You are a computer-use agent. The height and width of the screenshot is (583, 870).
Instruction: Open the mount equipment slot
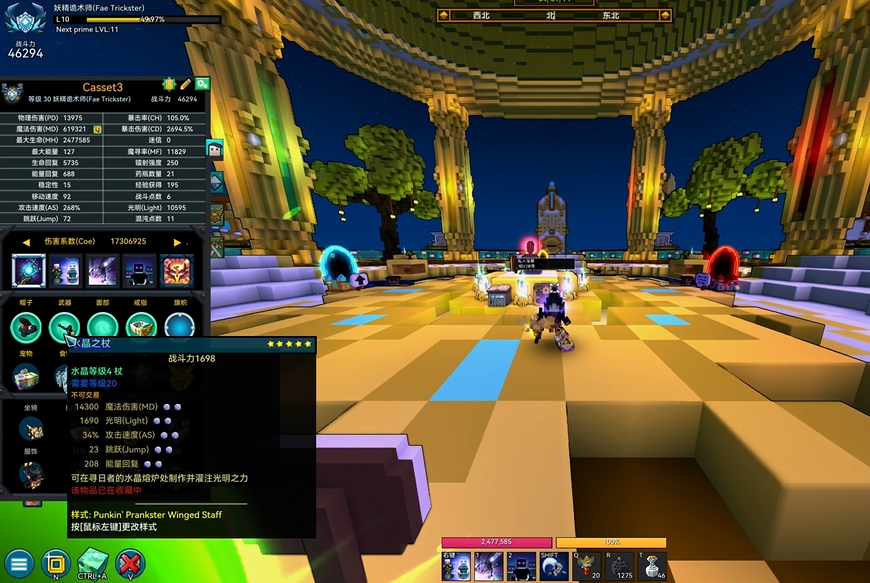click(32, 429)
